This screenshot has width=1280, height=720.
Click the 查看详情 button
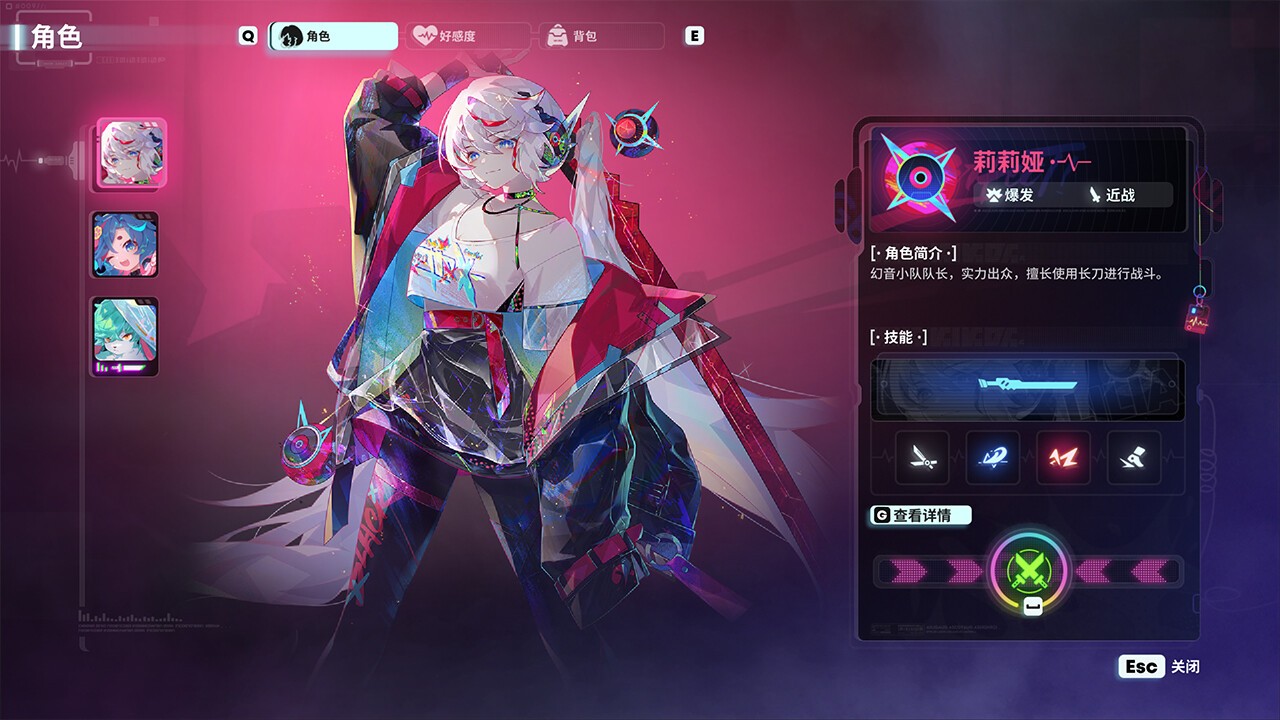coord(920,515)
